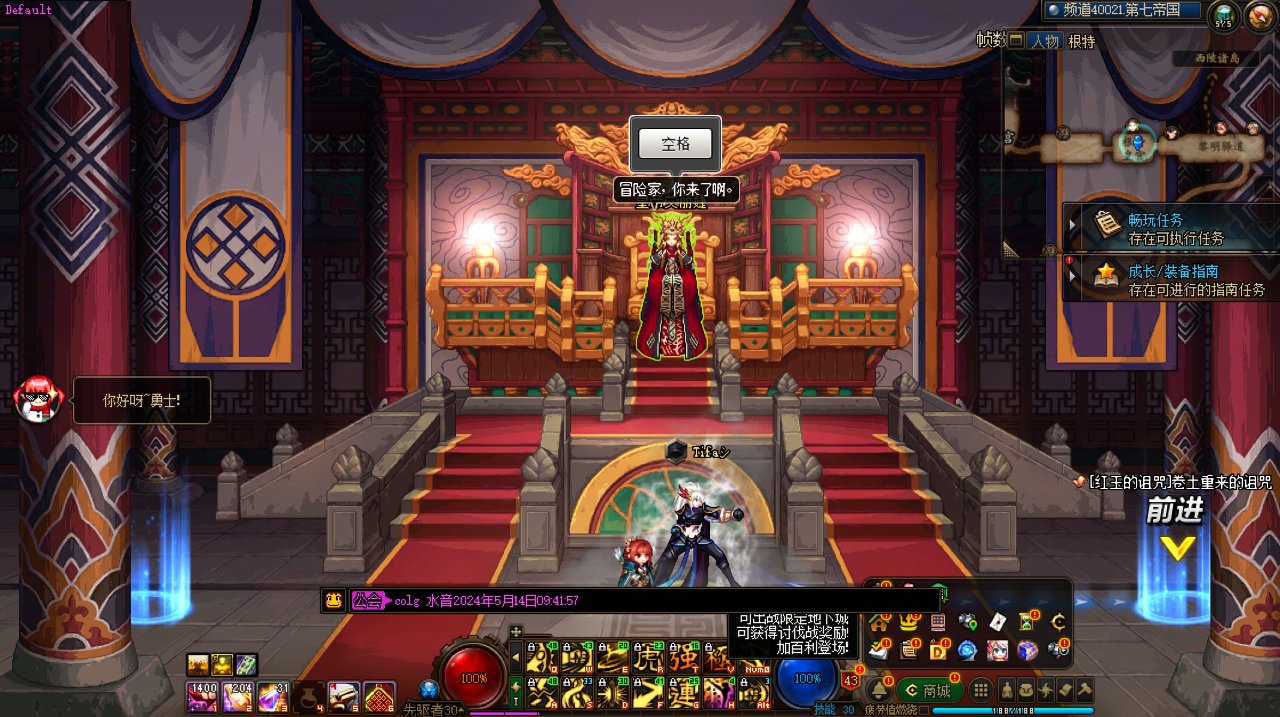The image size is (1280, 717).
Task: Click the hourglass event icon
Action: click(1027, 622)
